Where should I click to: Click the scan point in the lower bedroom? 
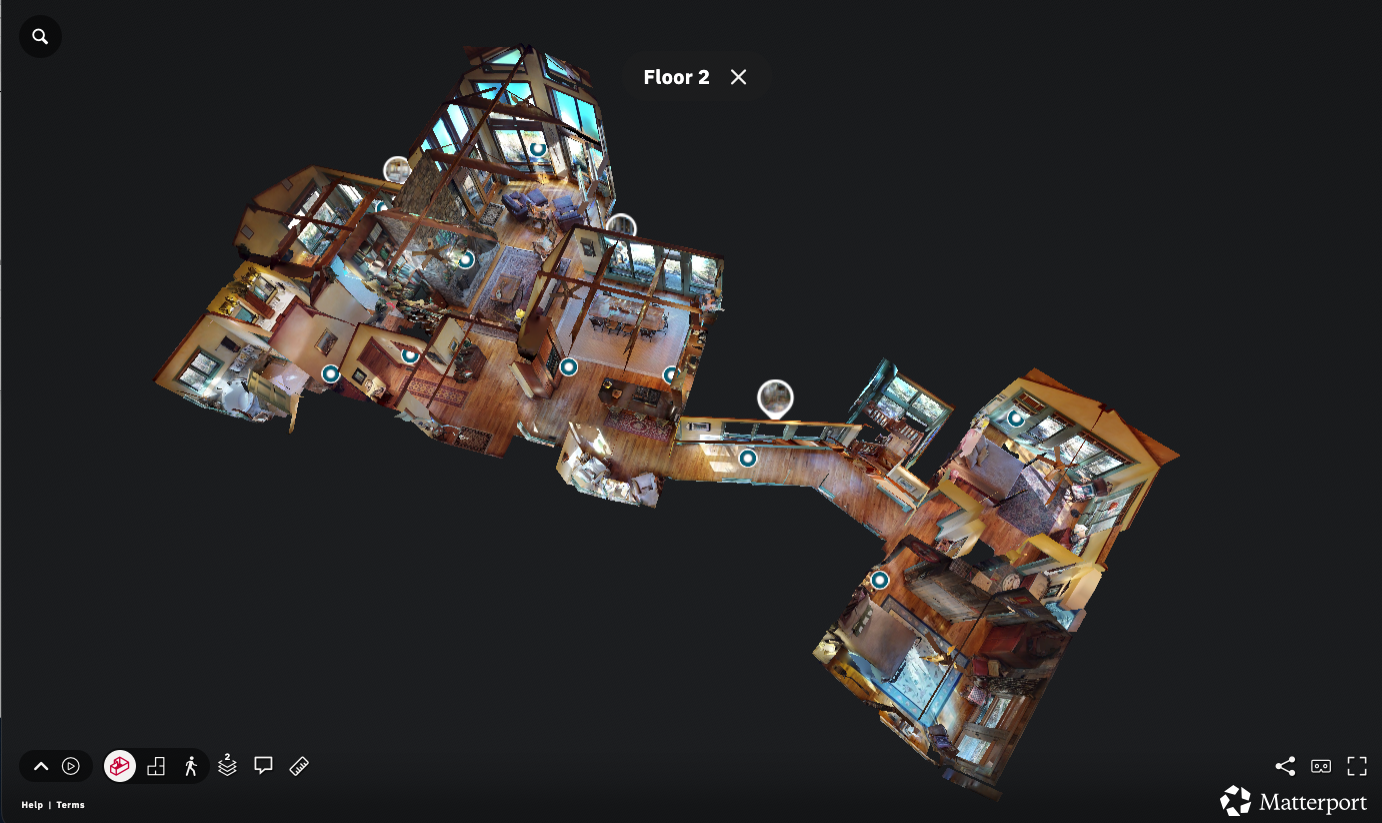point(879,579)
